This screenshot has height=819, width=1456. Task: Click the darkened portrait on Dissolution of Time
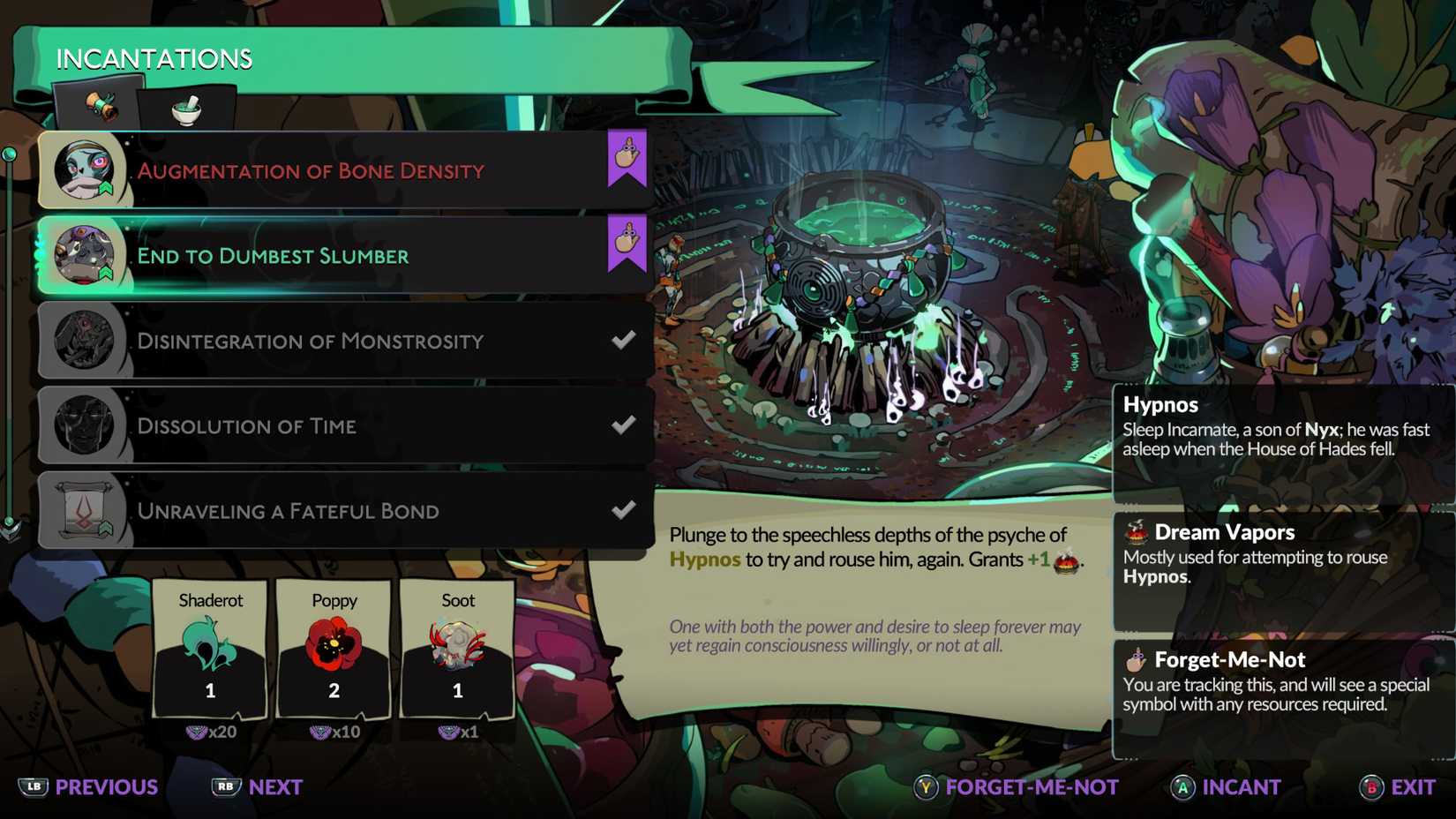(85, 425)
